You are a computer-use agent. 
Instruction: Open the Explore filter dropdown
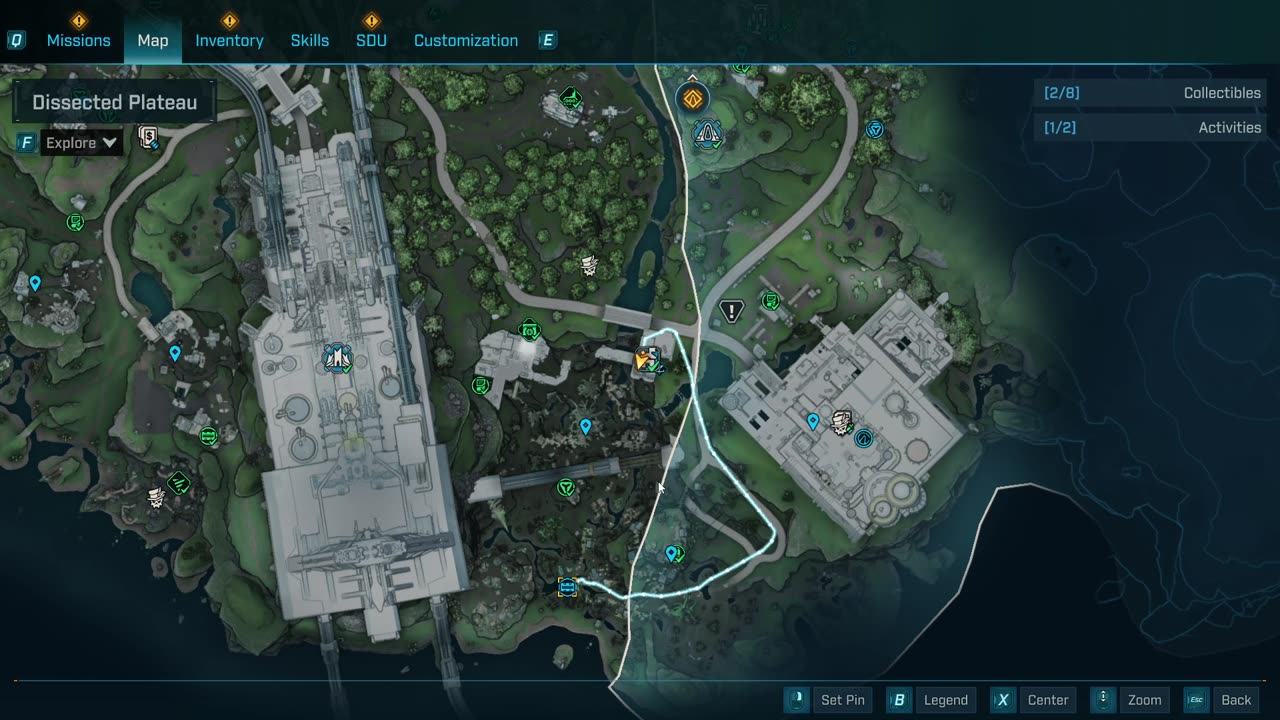pyautogui.click(x=82, y=143)
